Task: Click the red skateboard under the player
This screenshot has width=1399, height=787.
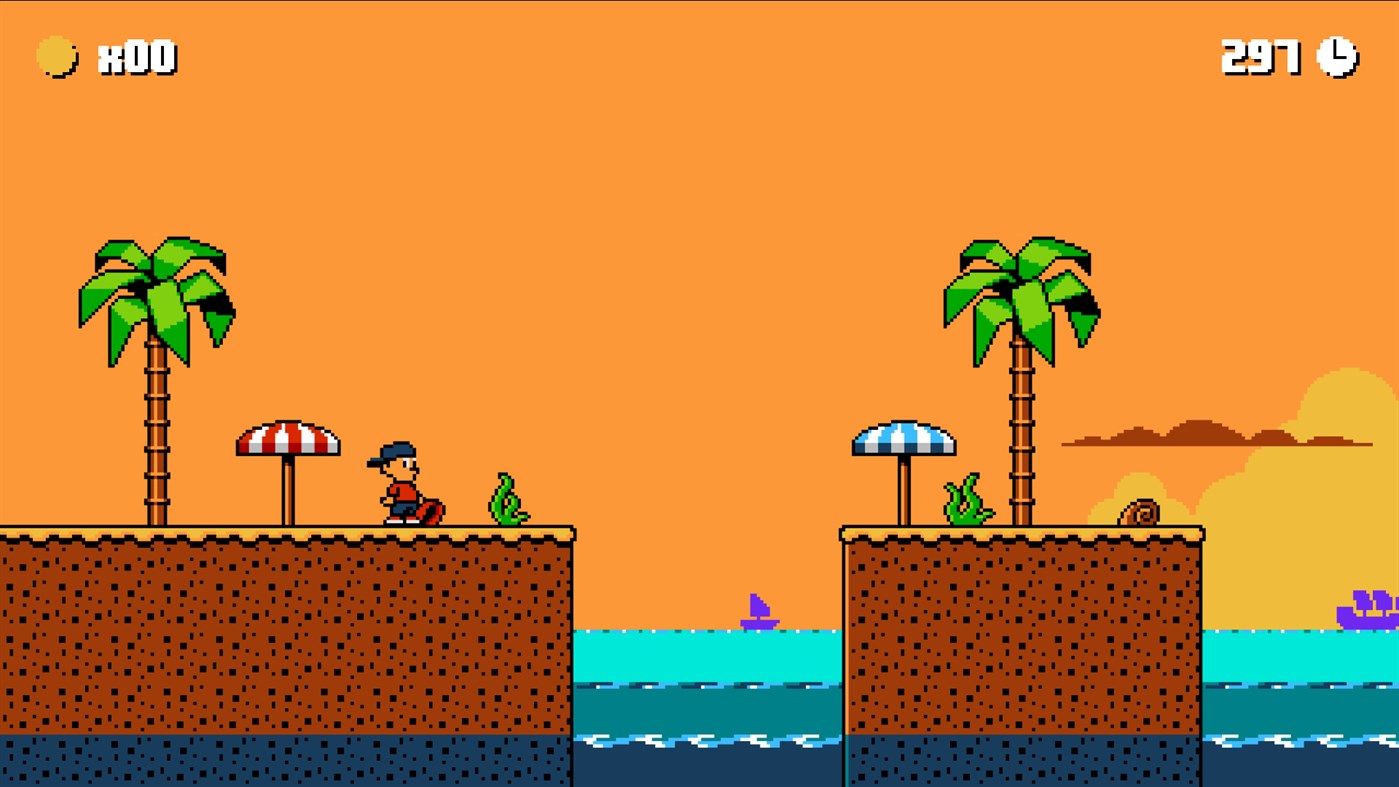Action: (432, 512)
